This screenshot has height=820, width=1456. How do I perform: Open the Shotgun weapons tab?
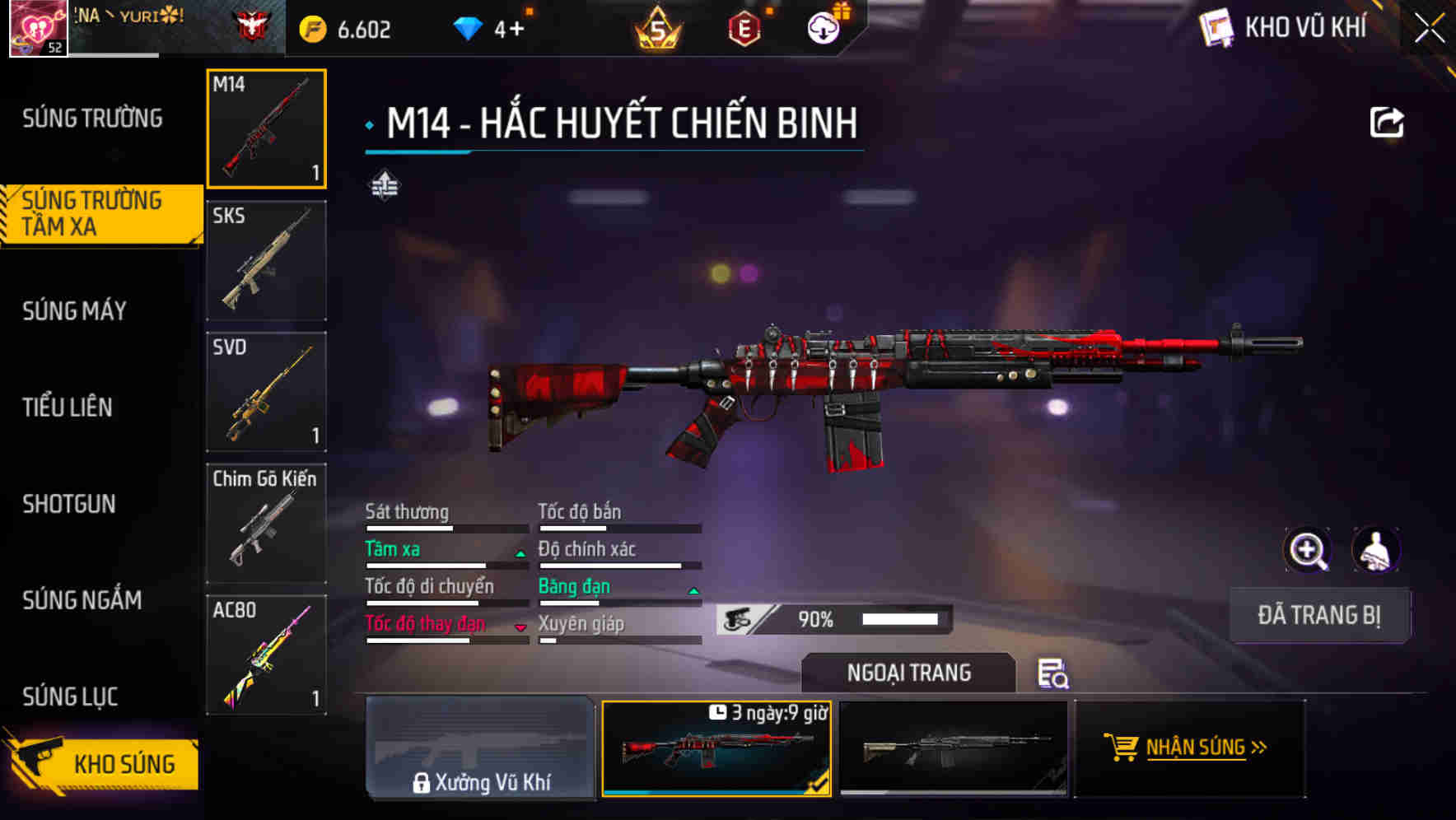[69, 504]
